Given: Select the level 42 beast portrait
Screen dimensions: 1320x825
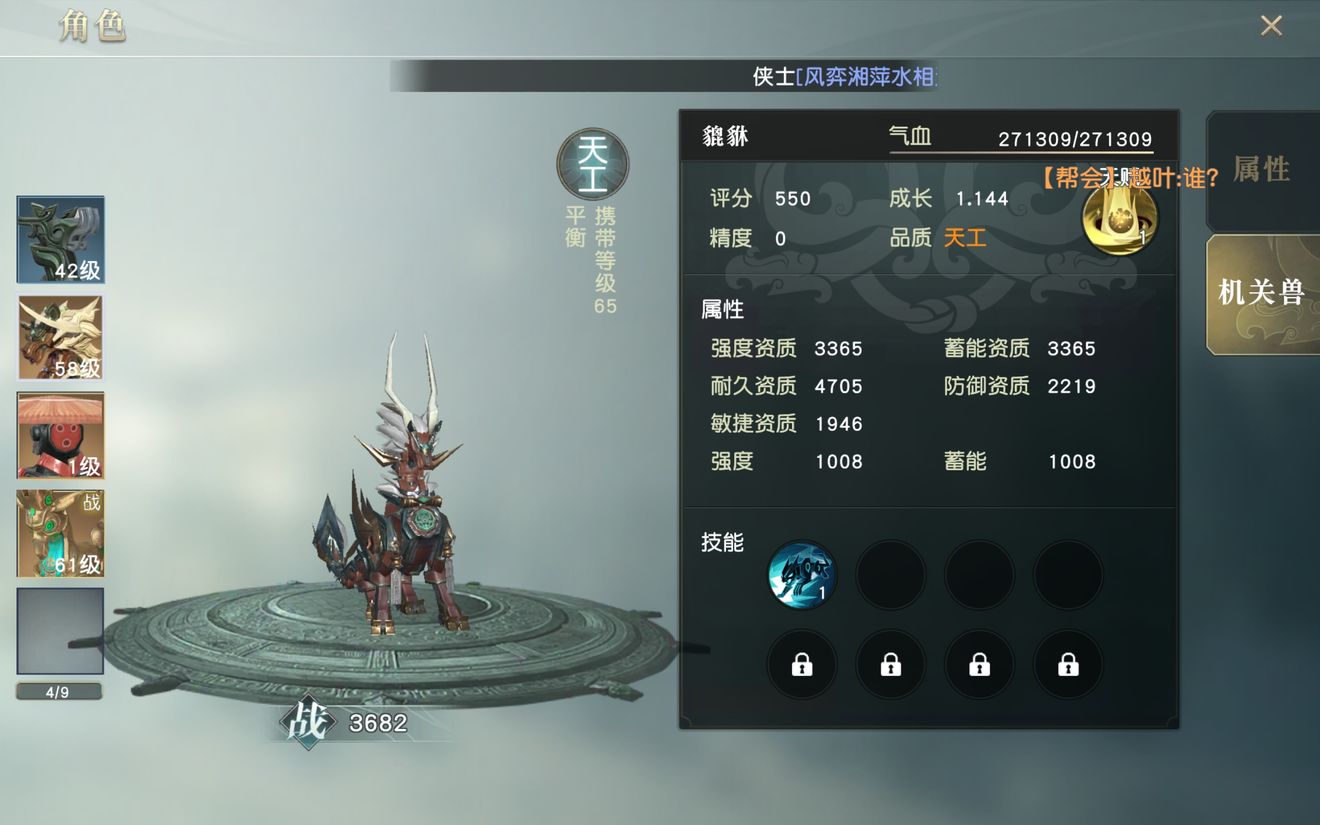Looking at the screenshot, I should (x=59, y=239).
